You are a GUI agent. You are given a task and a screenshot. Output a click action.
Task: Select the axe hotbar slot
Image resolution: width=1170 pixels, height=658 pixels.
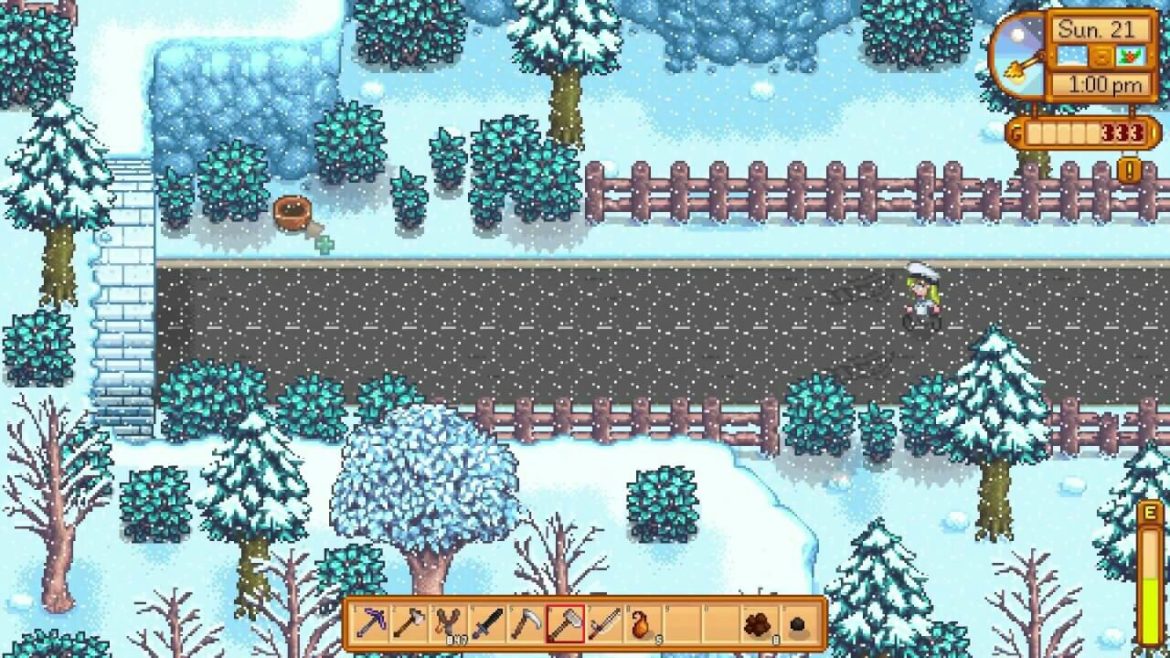(410, 624)
